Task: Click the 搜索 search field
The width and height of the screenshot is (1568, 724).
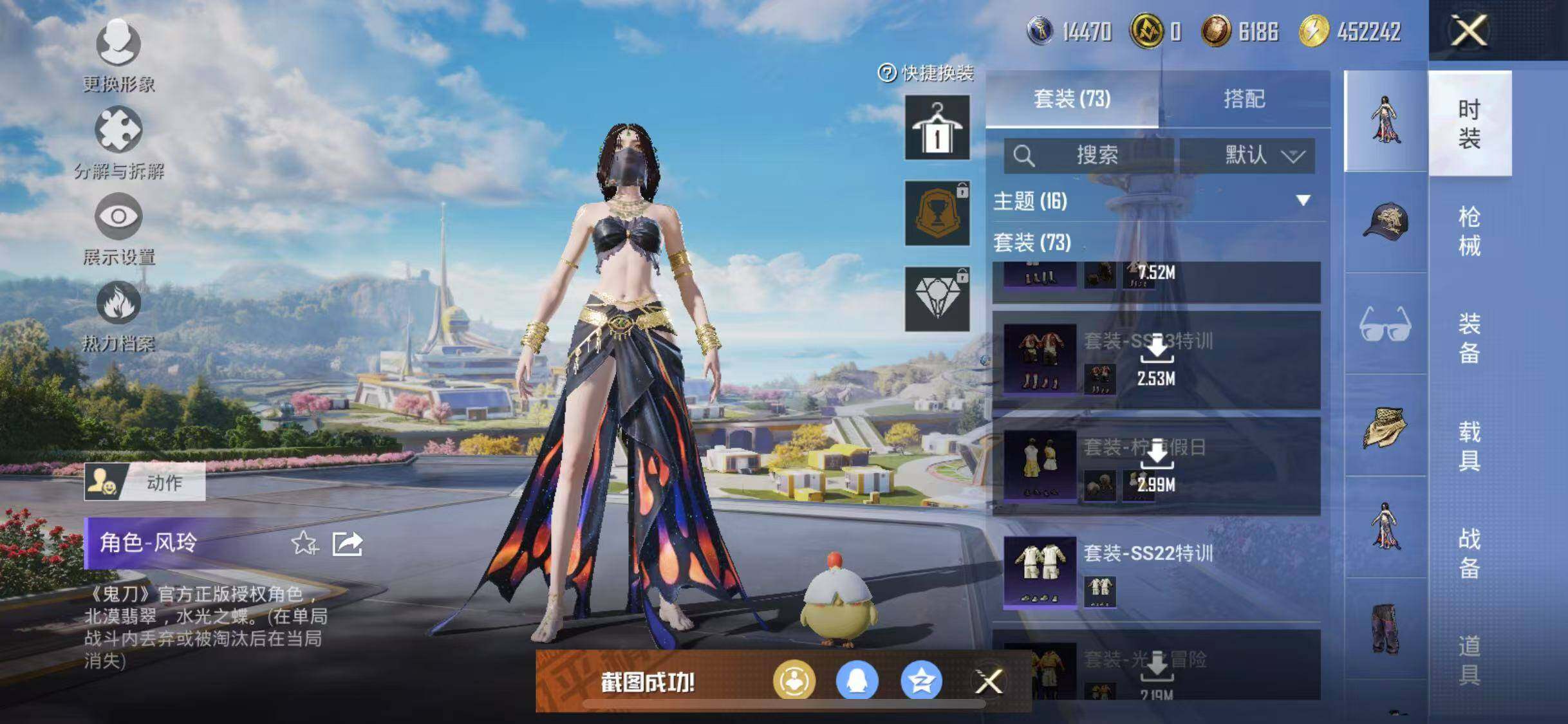Action: (x=1089, y=155)
